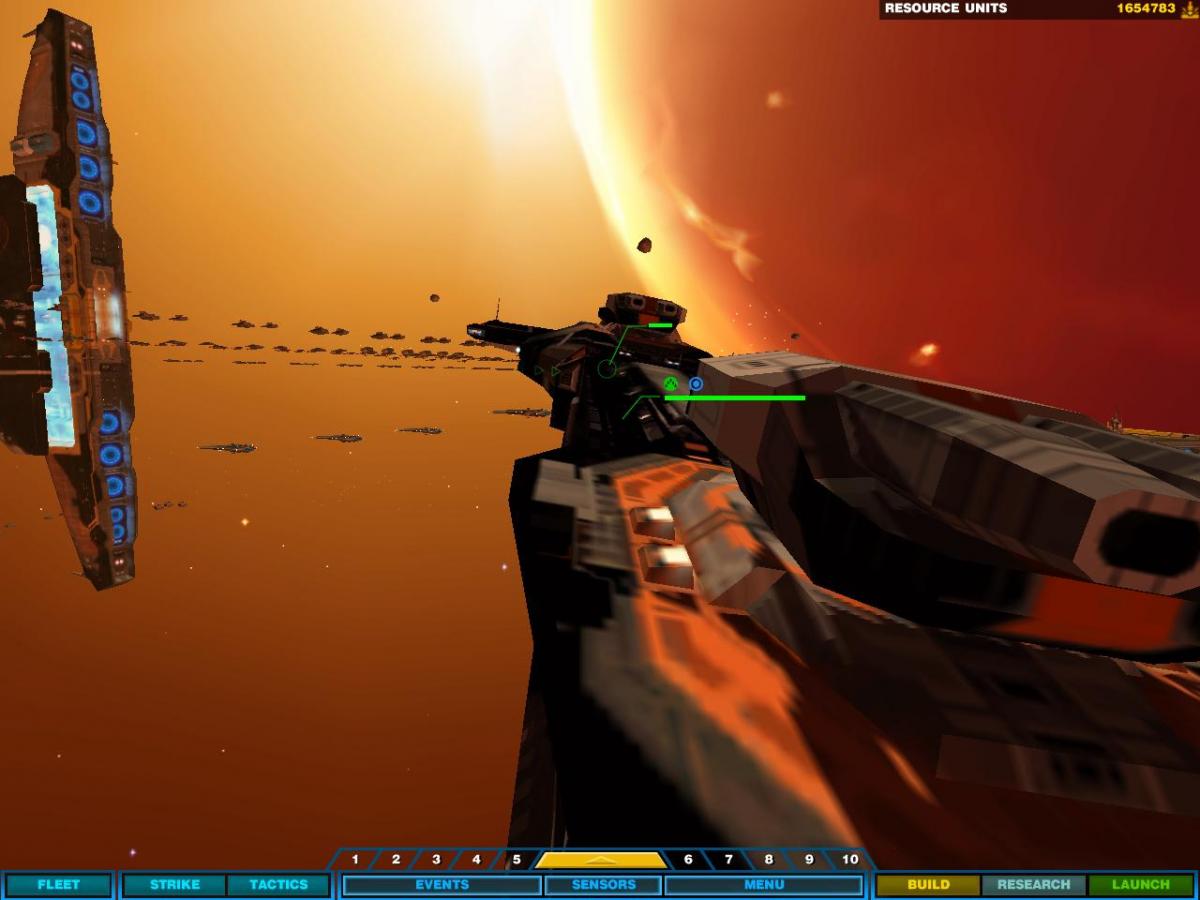Open the Research manager
This screenshot has height=900, width=1200.
pos(1034,885)
